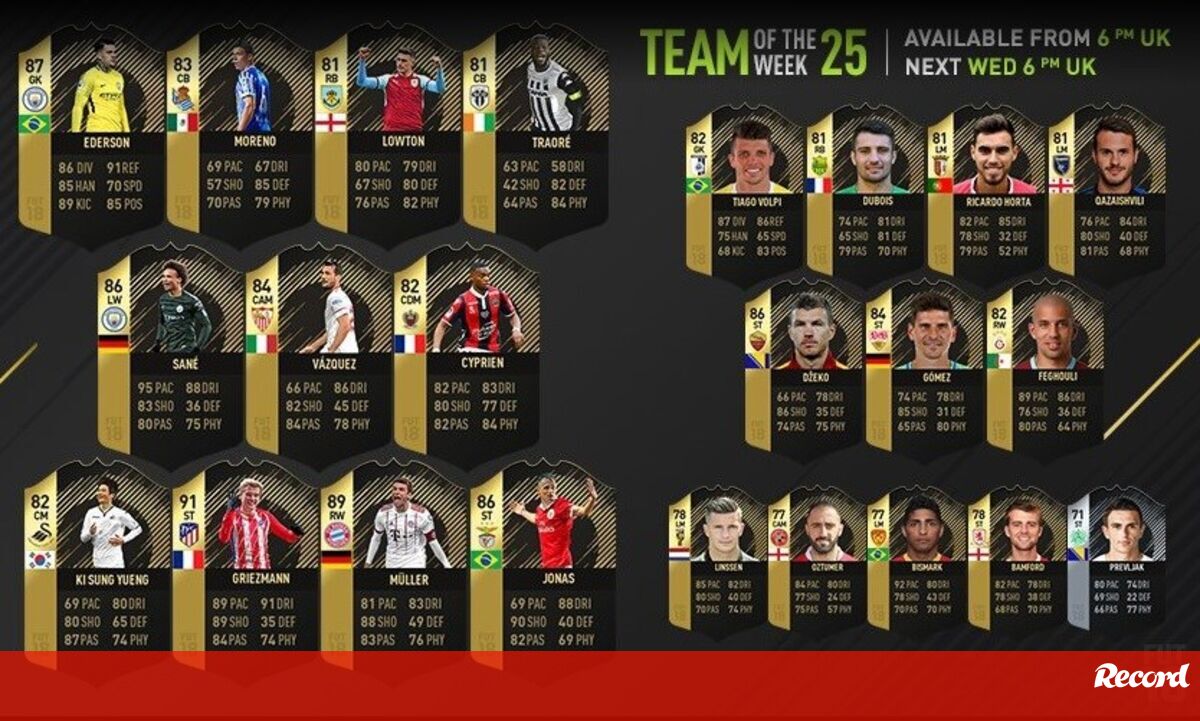Open the Sané LW card

(x=170, y=350)
